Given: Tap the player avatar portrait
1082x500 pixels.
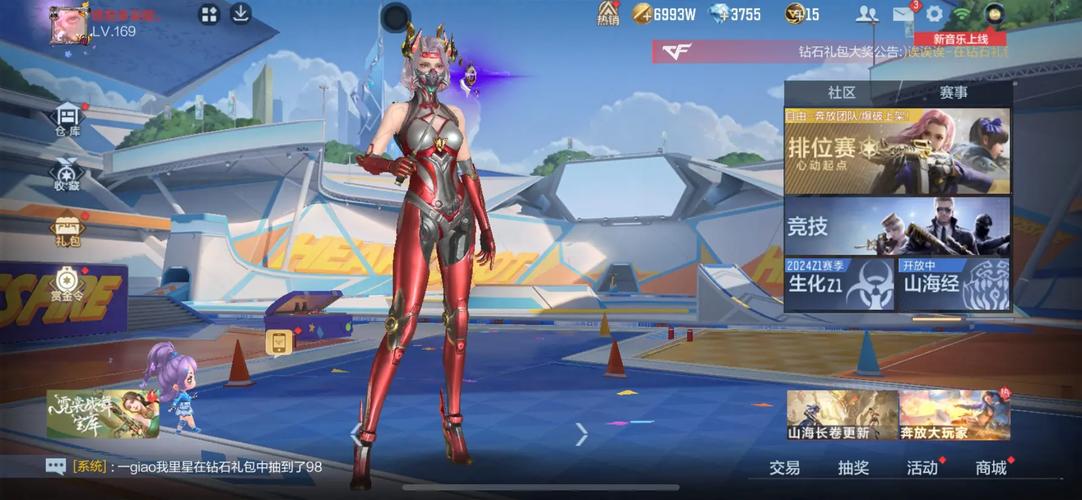Looking at the screenshot, I should (69, 22).
